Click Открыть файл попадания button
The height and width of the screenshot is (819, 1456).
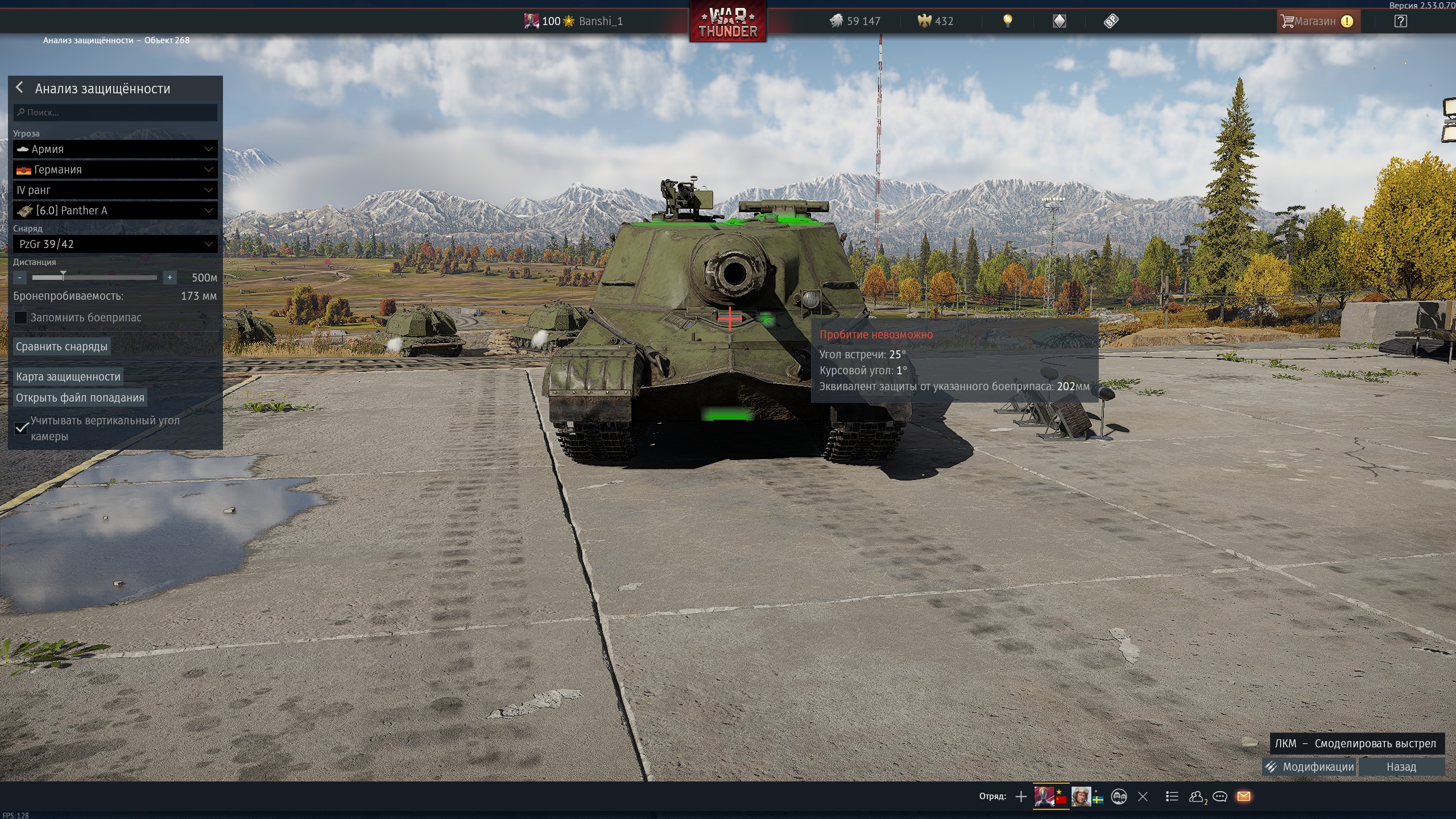point(80,398)
